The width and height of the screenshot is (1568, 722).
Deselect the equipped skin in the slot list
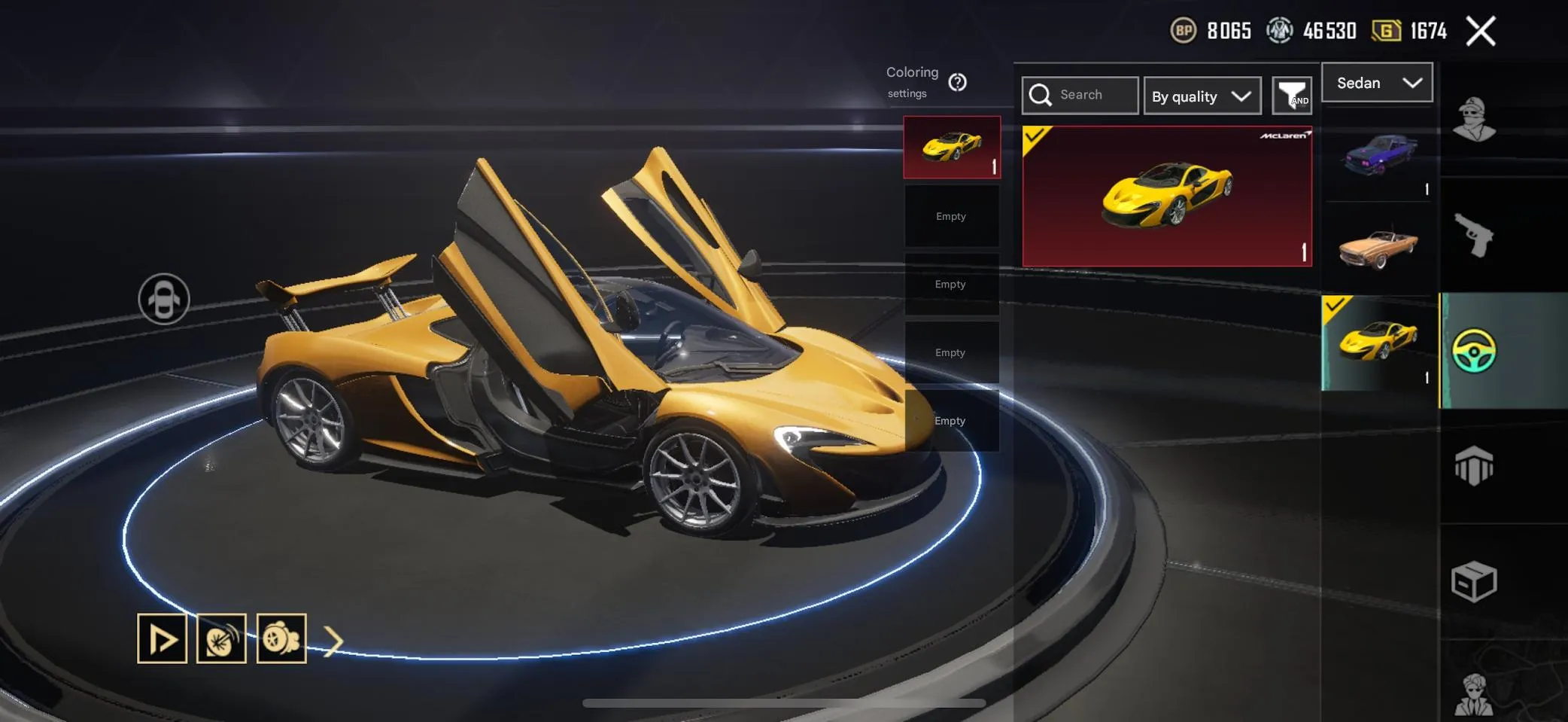tap(951, 146)
